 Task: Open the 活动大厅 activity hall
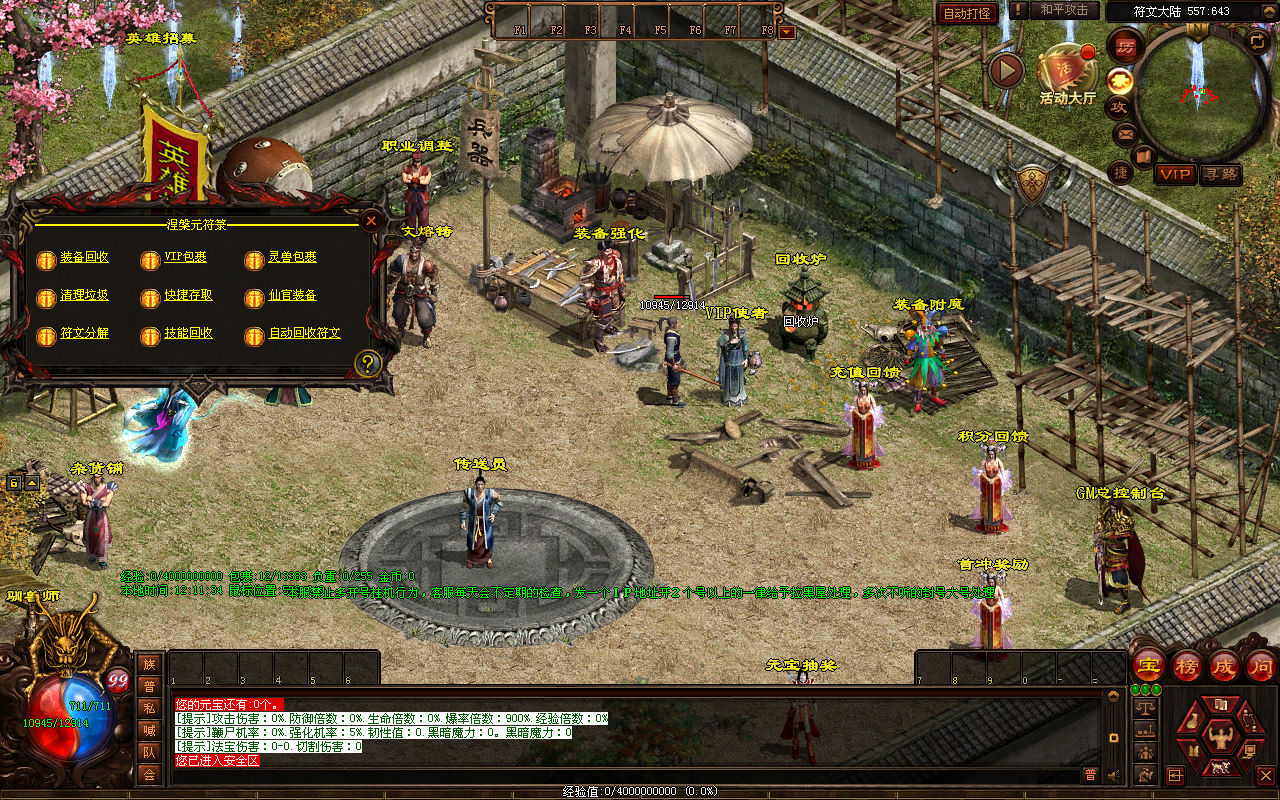click(1067, 70)
